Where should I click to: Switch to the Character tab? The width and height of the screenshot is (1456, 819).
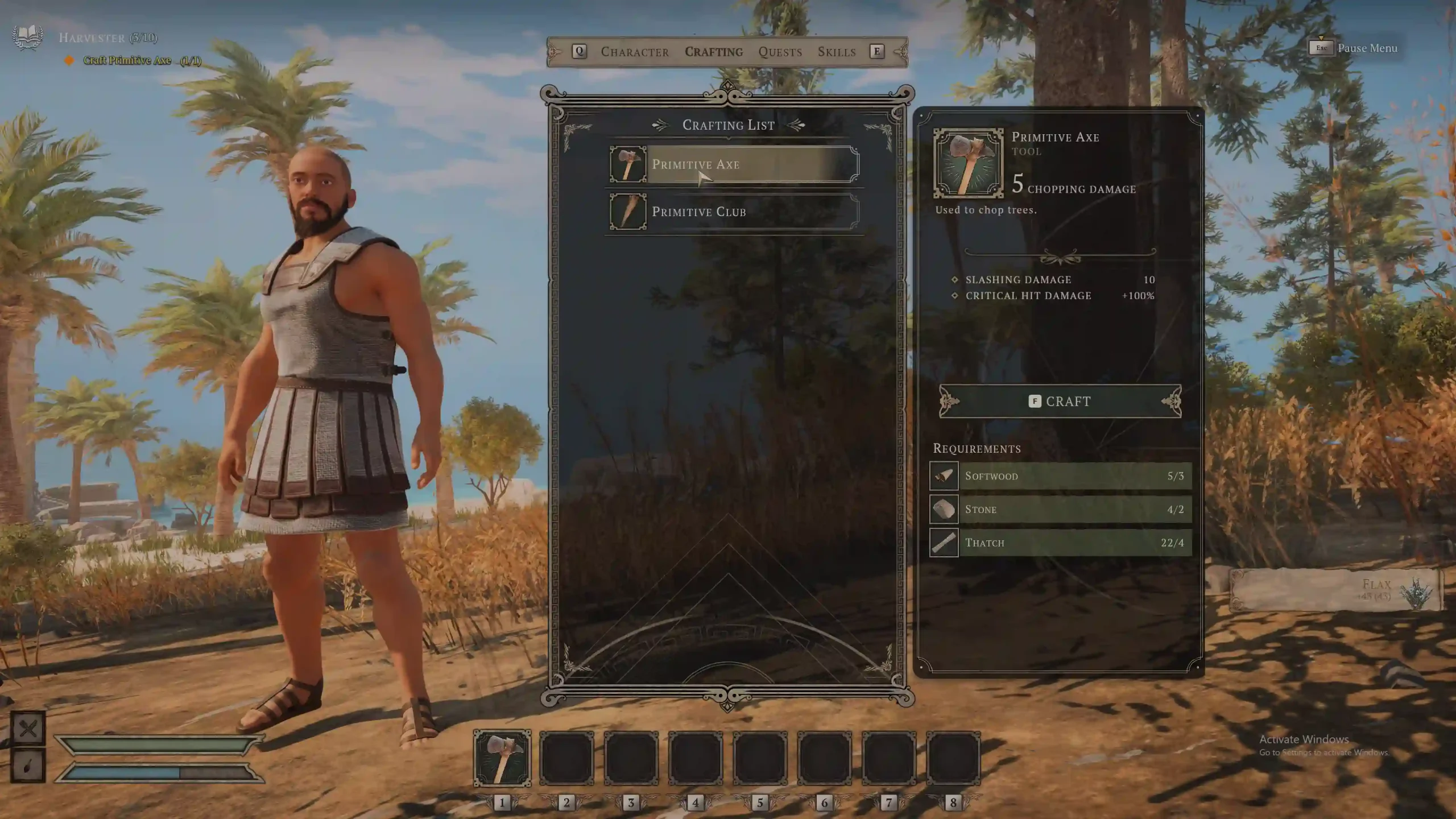tap(635, 52)
